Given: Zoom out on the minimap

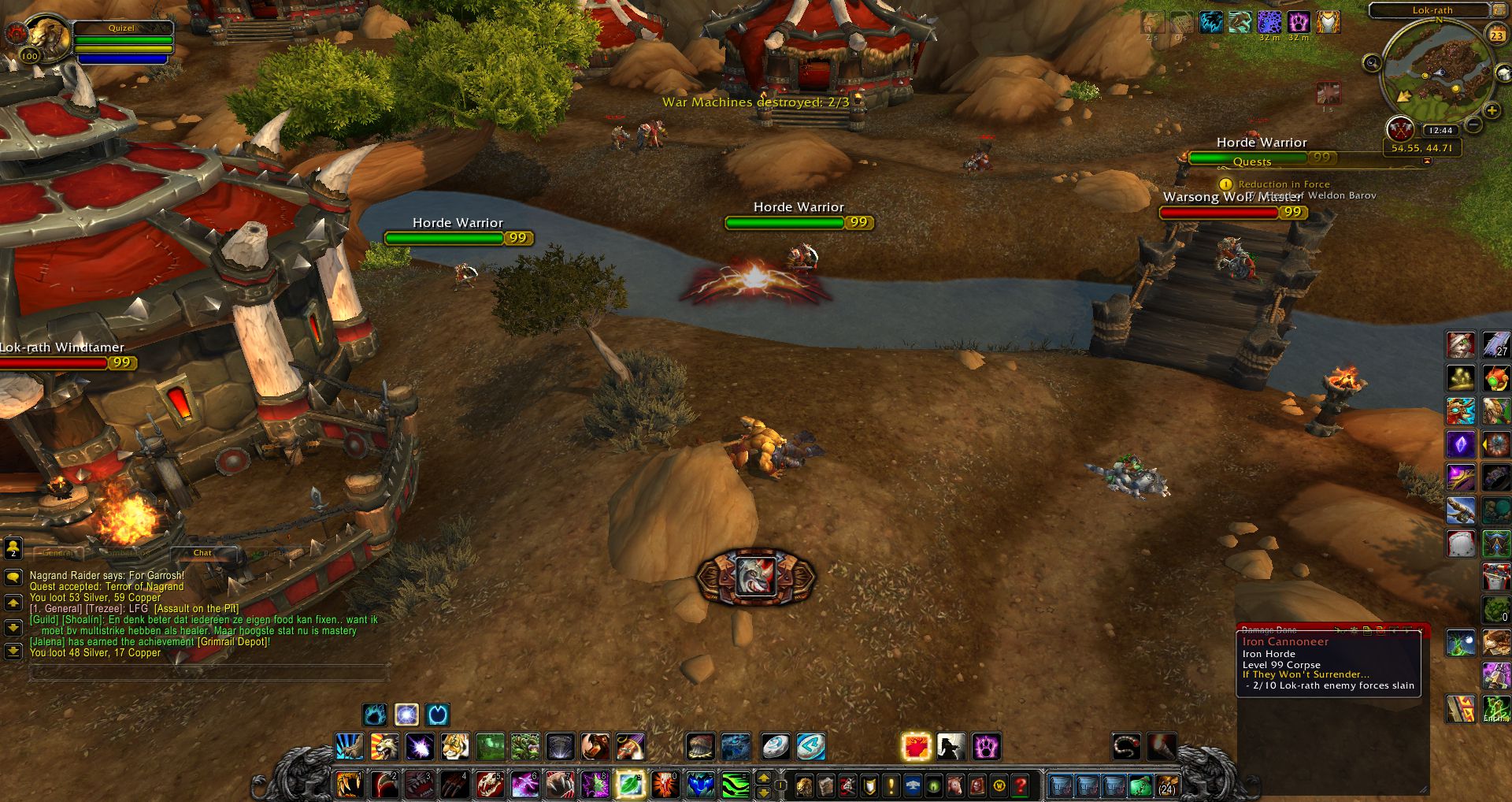Looking at the screenshot, I should pyautogui.click(x=1474, y=124).
